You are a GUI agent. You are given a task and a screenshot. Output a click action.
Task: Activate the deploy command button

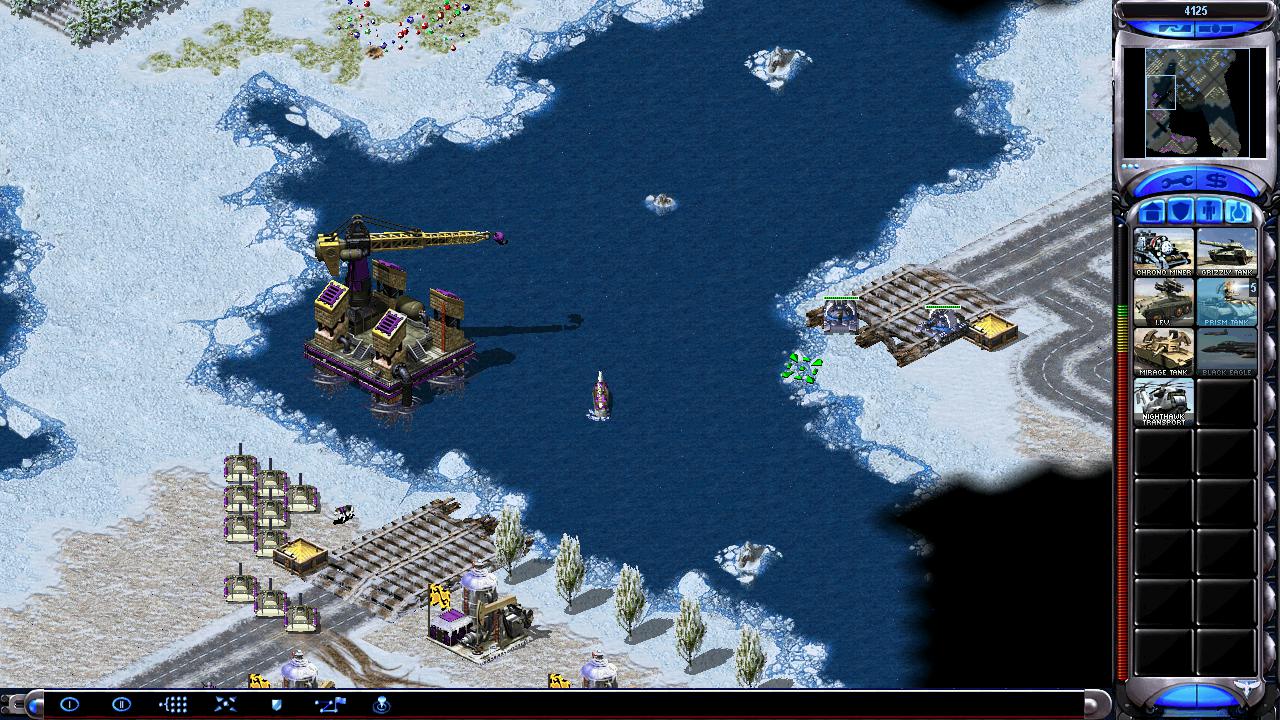point(225,704)
